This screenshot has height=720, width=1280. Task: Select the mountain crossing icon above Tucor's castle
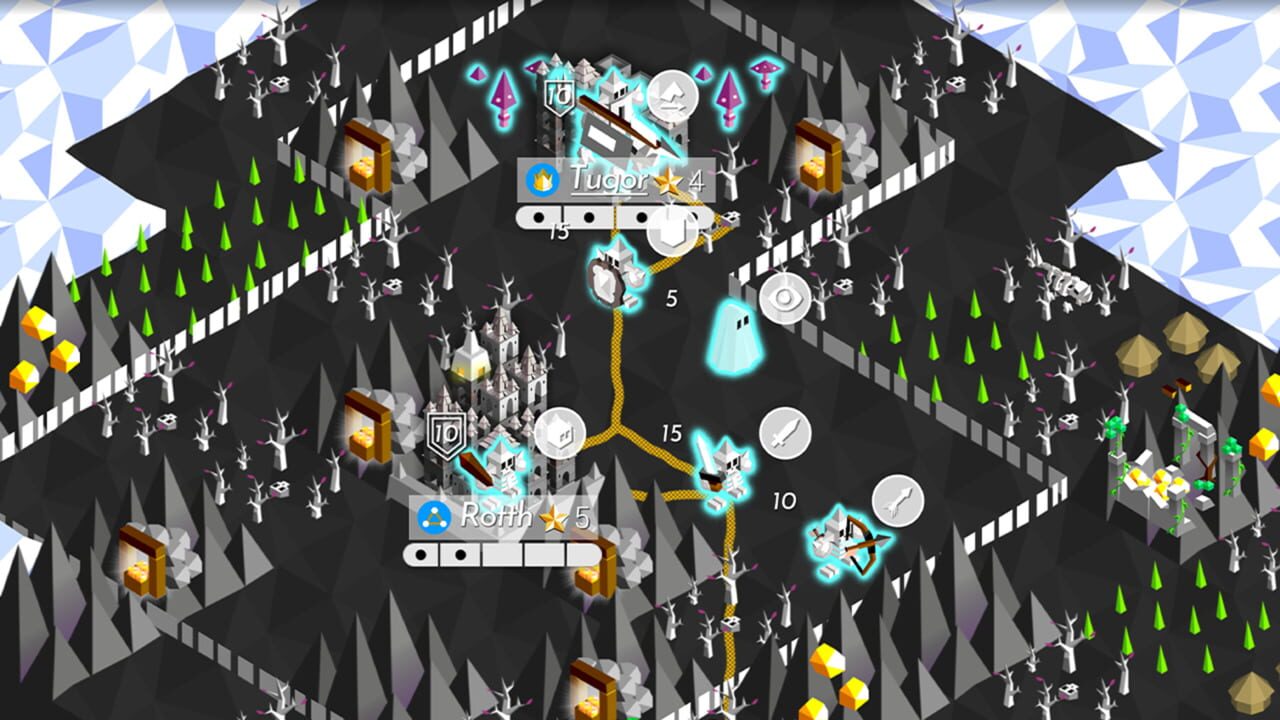(x=671, y=96)
